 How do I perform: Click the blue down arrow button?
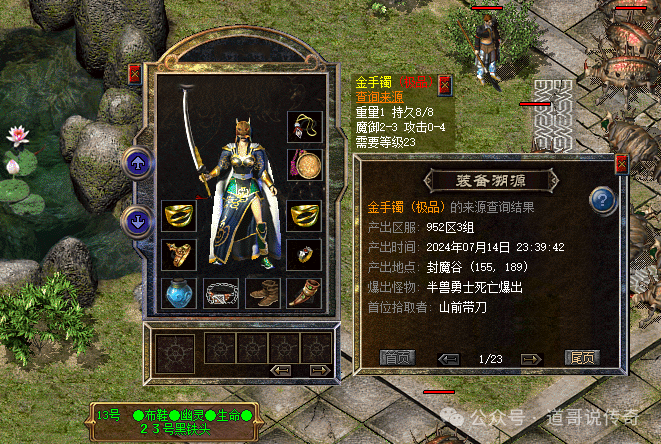click(136, 220)
